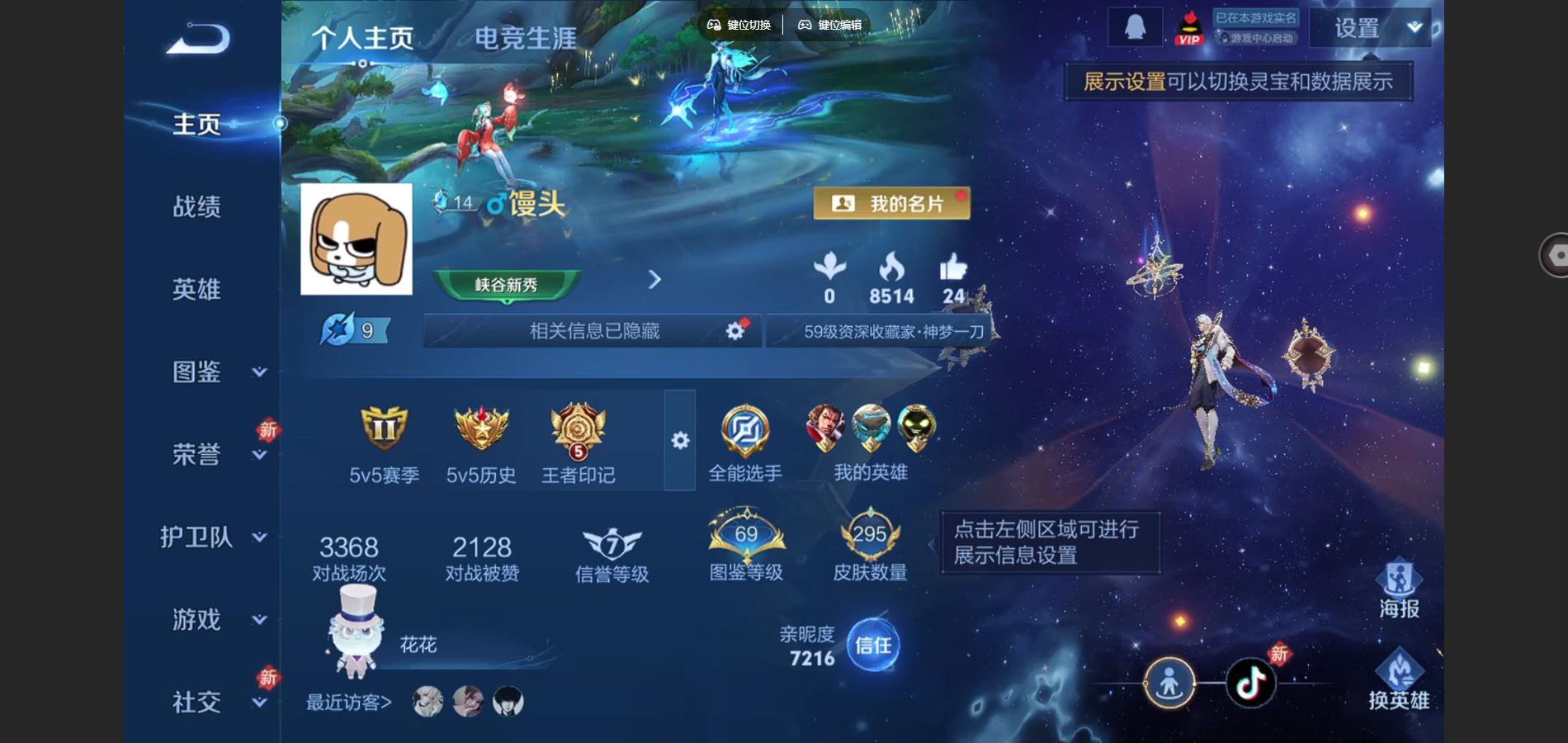1568x743 pixels.
Task: Open the 设置 settings button
Action: click(1358, 28)
